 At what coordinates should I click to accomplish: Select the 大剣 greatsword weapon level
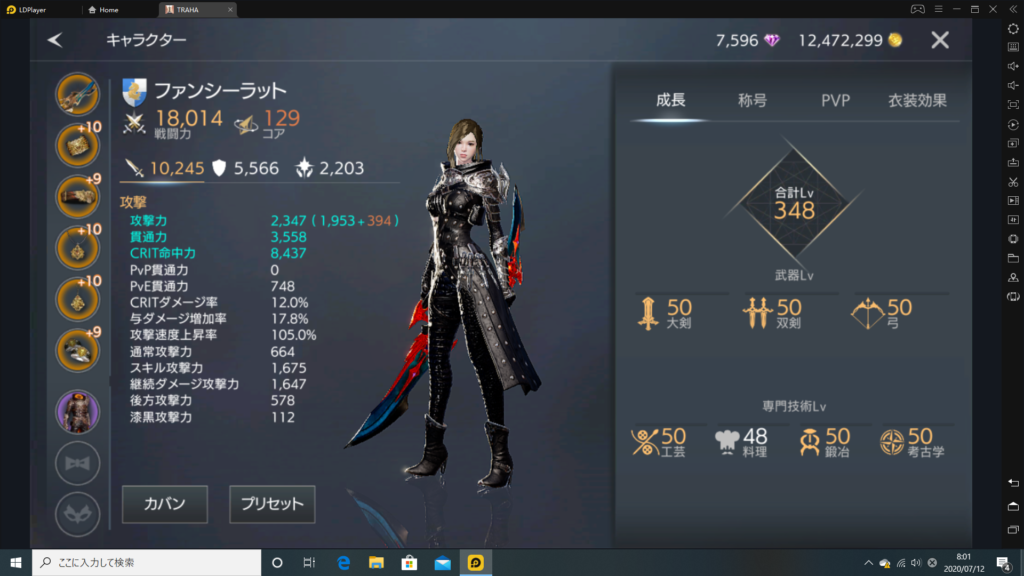(x=666, y=314)
